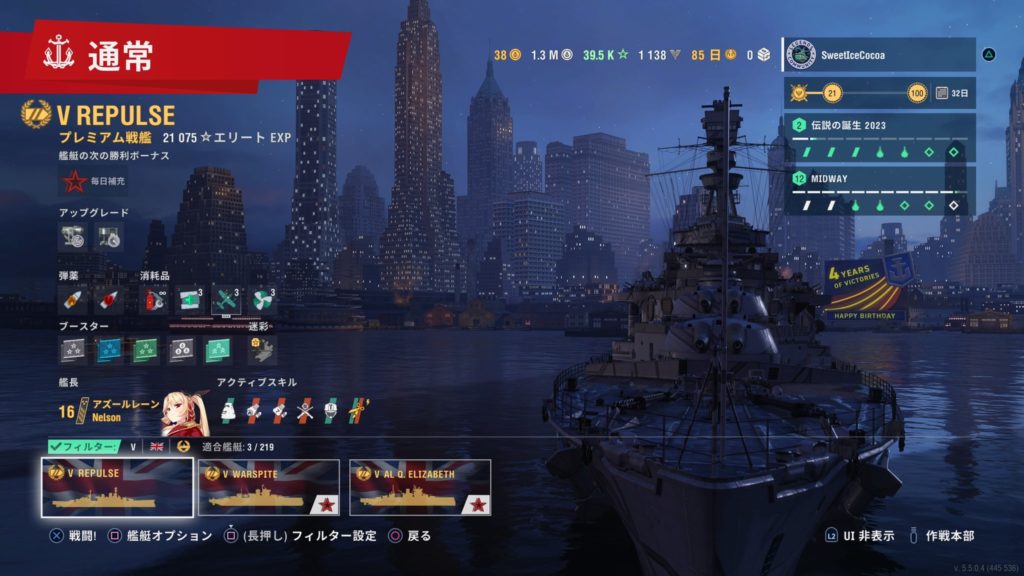This screenshot has width=1024, height=576.
Task: Select the red fire extinguisher repair consumable
Action: (153, 300)
